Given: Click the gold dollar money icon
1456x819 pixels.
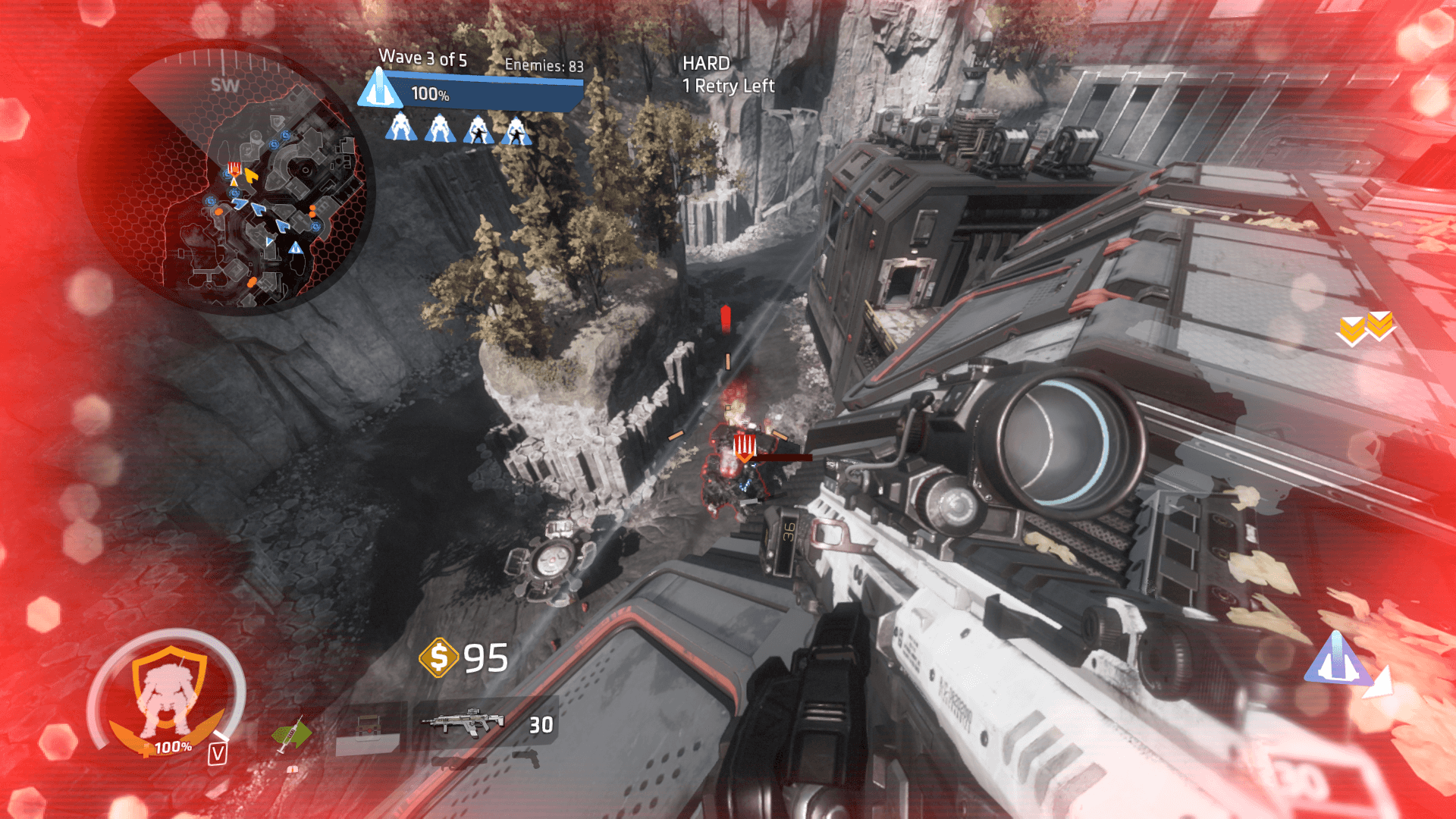Looking at the screenshot, I should point(438,657).
